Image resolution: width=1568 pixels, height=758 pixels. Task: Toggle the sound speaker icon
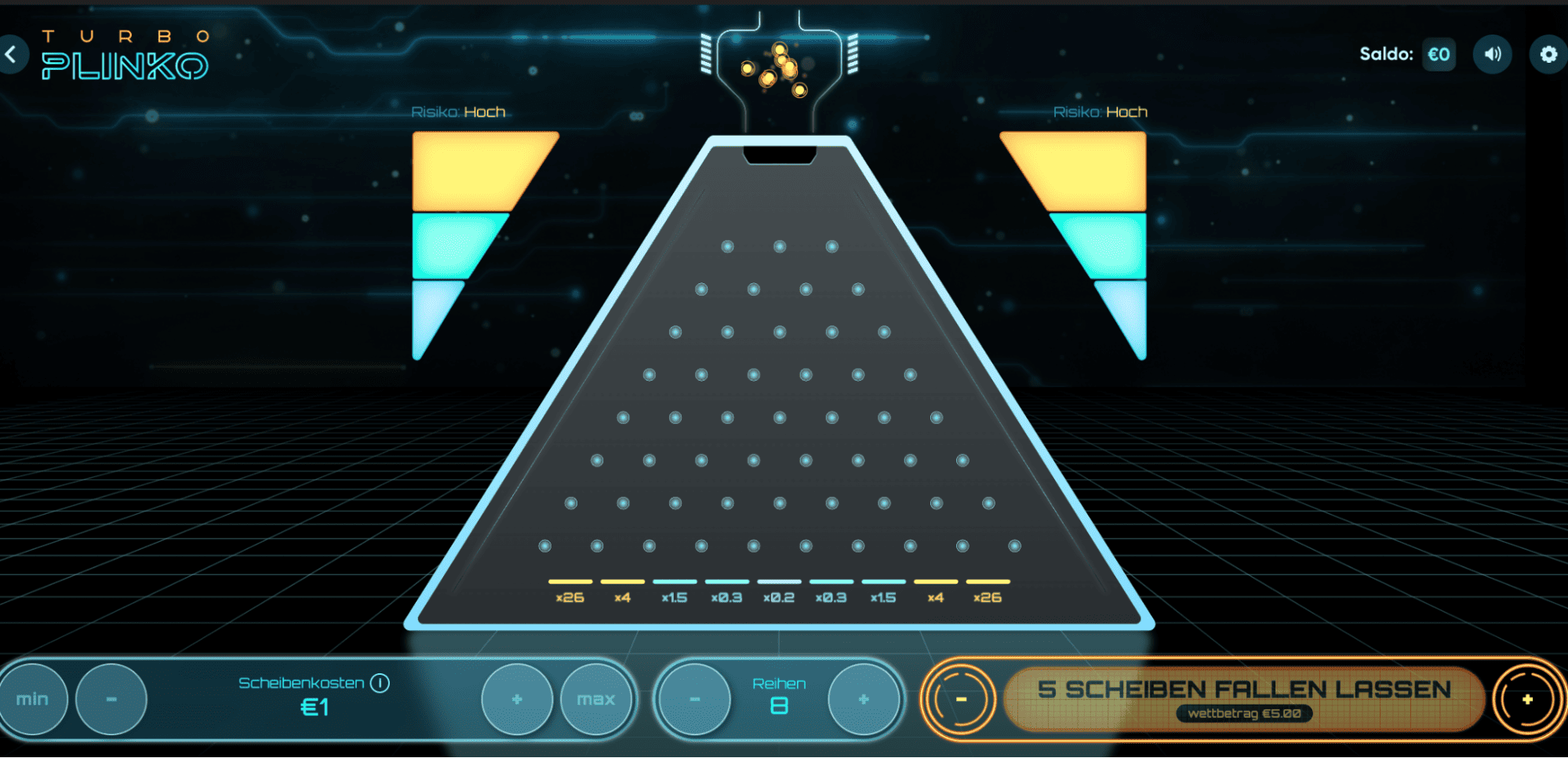tap(1492, 54)
